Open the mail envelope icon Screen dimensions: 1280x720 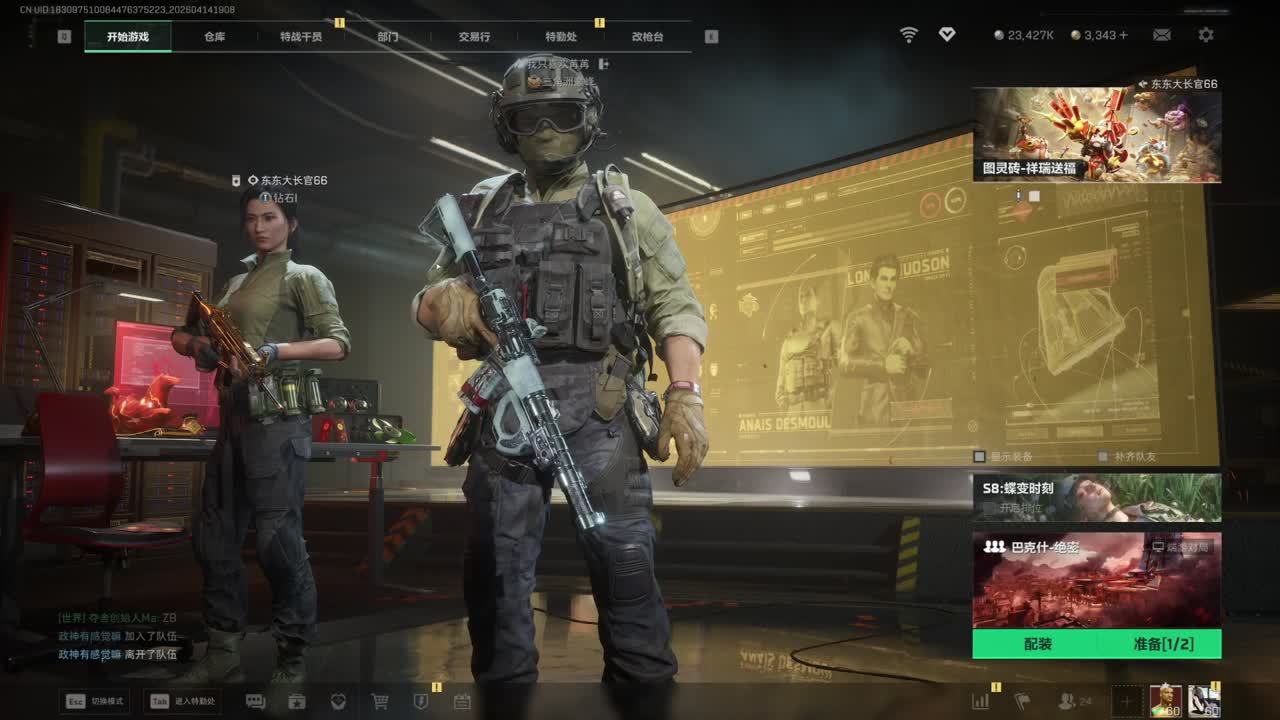(1161, 35)
